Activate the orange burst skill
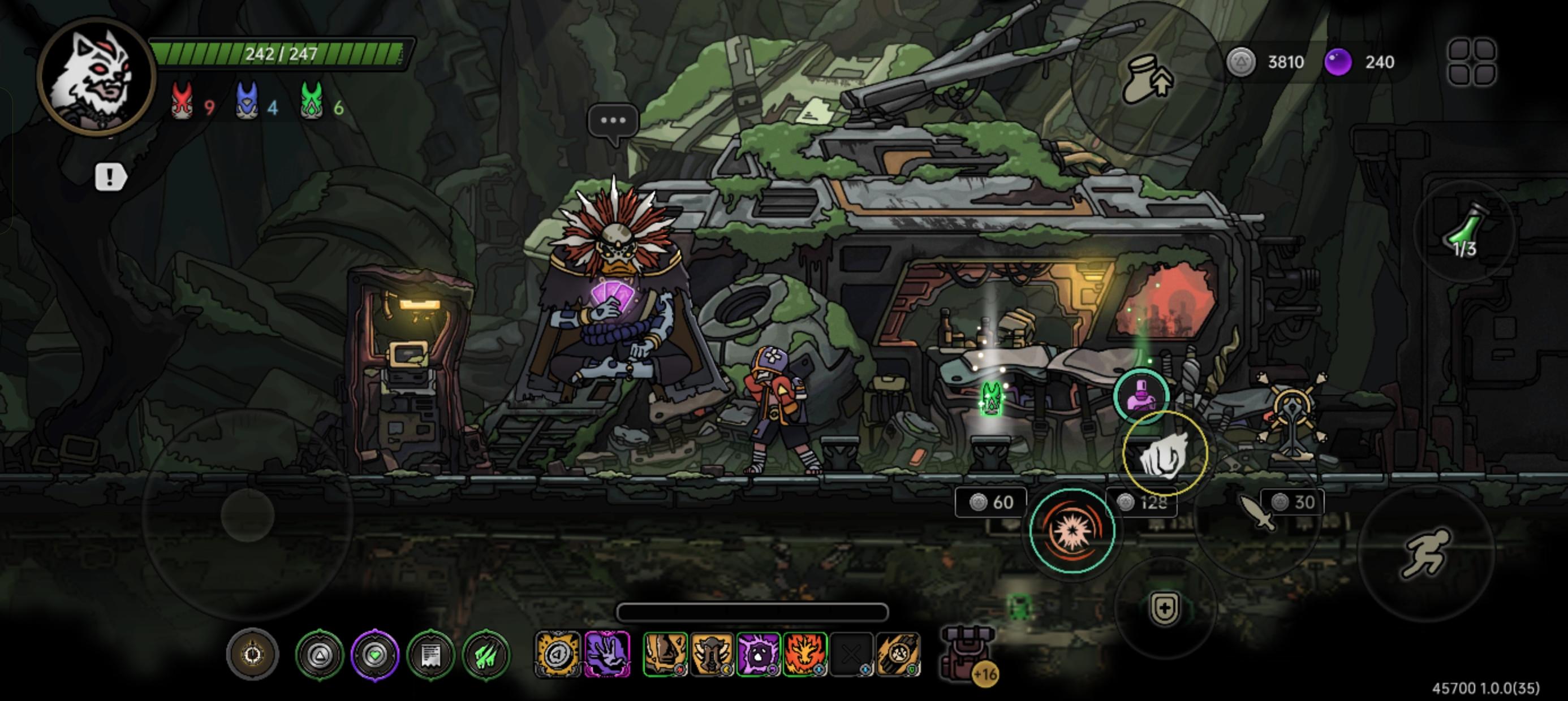Viewport: 1568px width, 701px height. (1072, 531)
